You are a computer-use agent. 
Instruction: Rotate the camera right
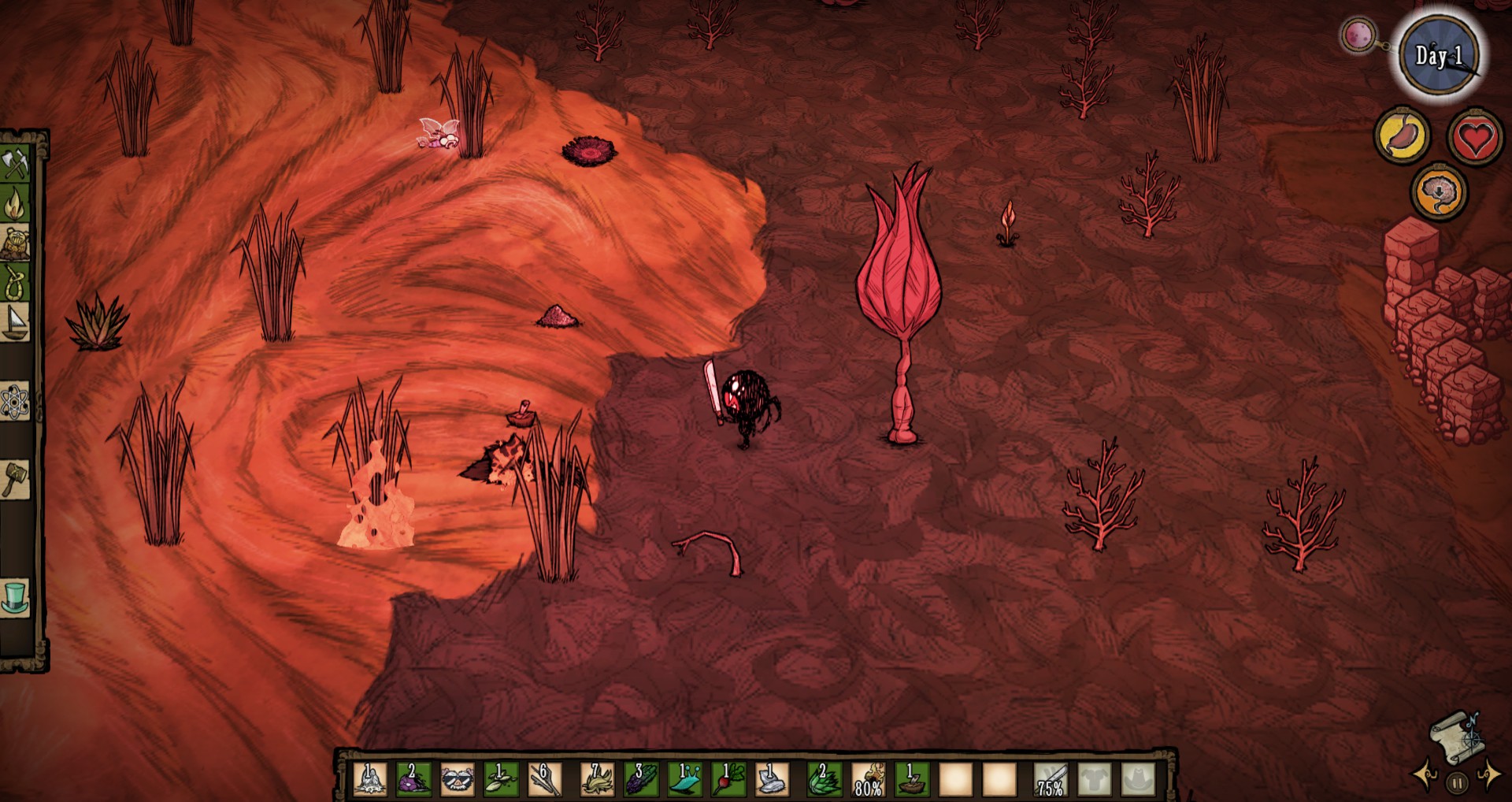click(1488, 775)
